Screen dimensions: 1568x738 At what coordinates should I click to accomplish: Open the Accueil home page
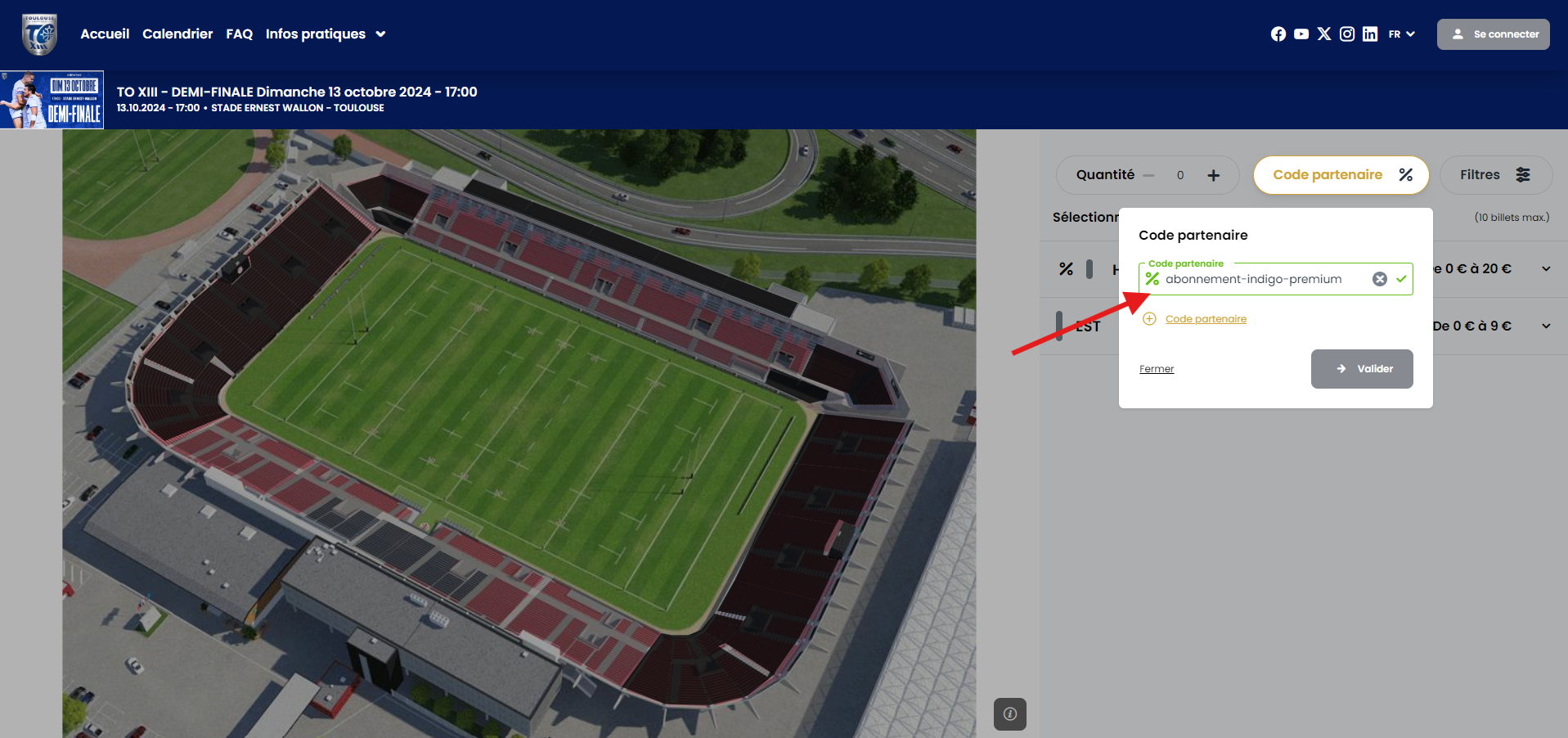tap(105, 34)
